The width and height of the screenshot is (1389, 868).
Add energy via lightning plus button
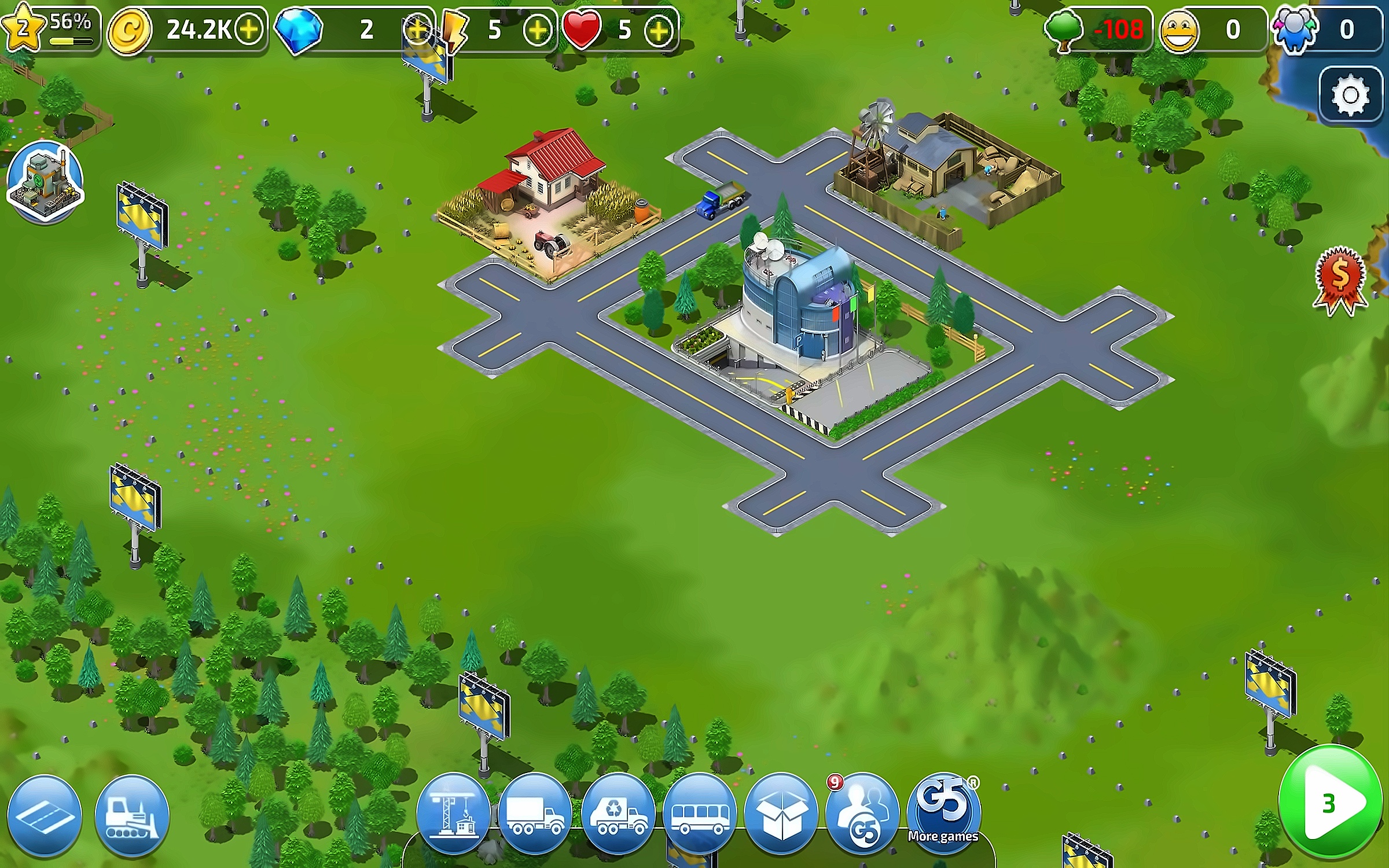[x=537, y=29]
